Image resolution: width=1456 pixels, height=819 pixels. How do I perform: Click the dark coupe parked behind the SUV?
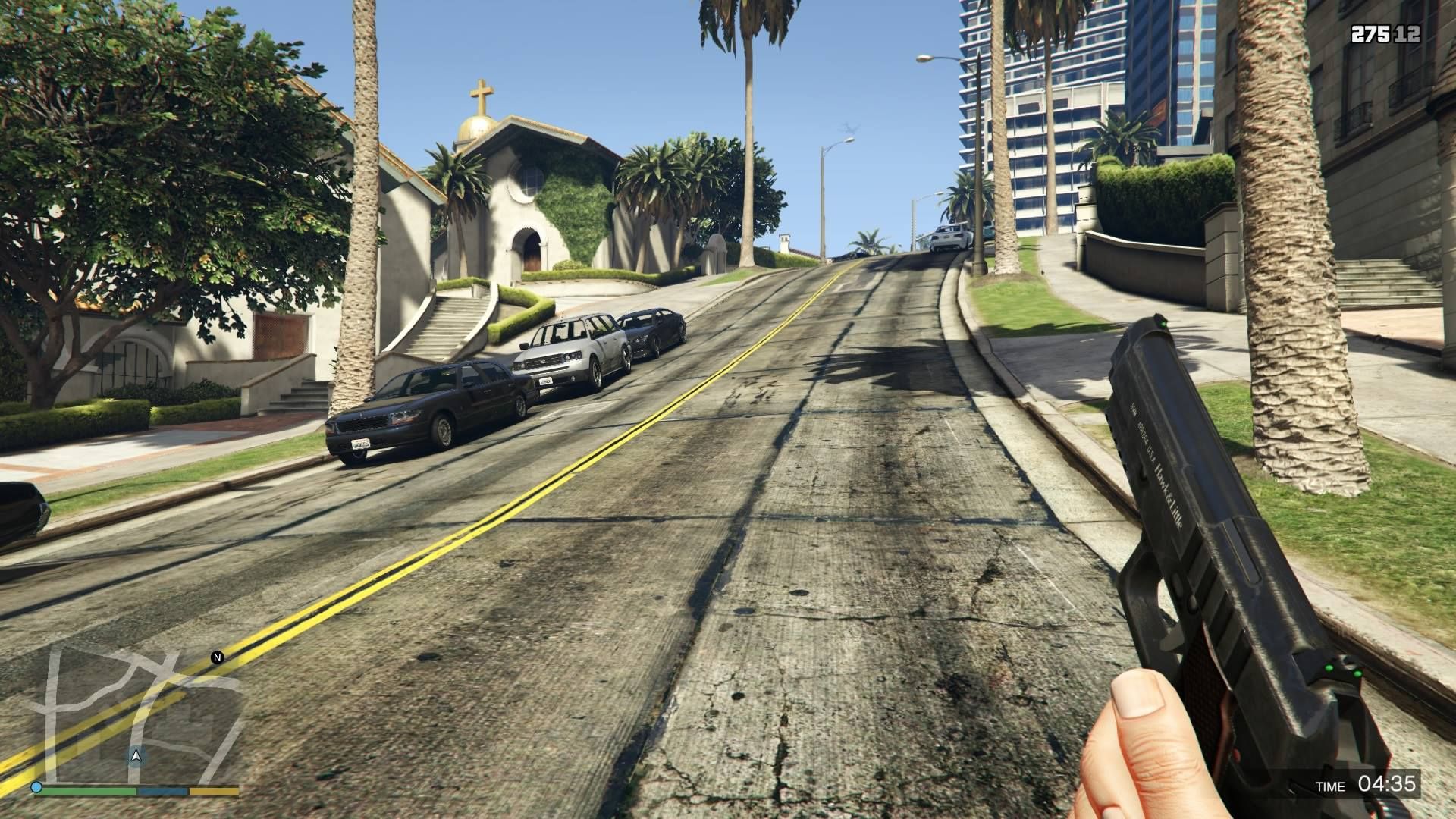(x=652, y=330)
